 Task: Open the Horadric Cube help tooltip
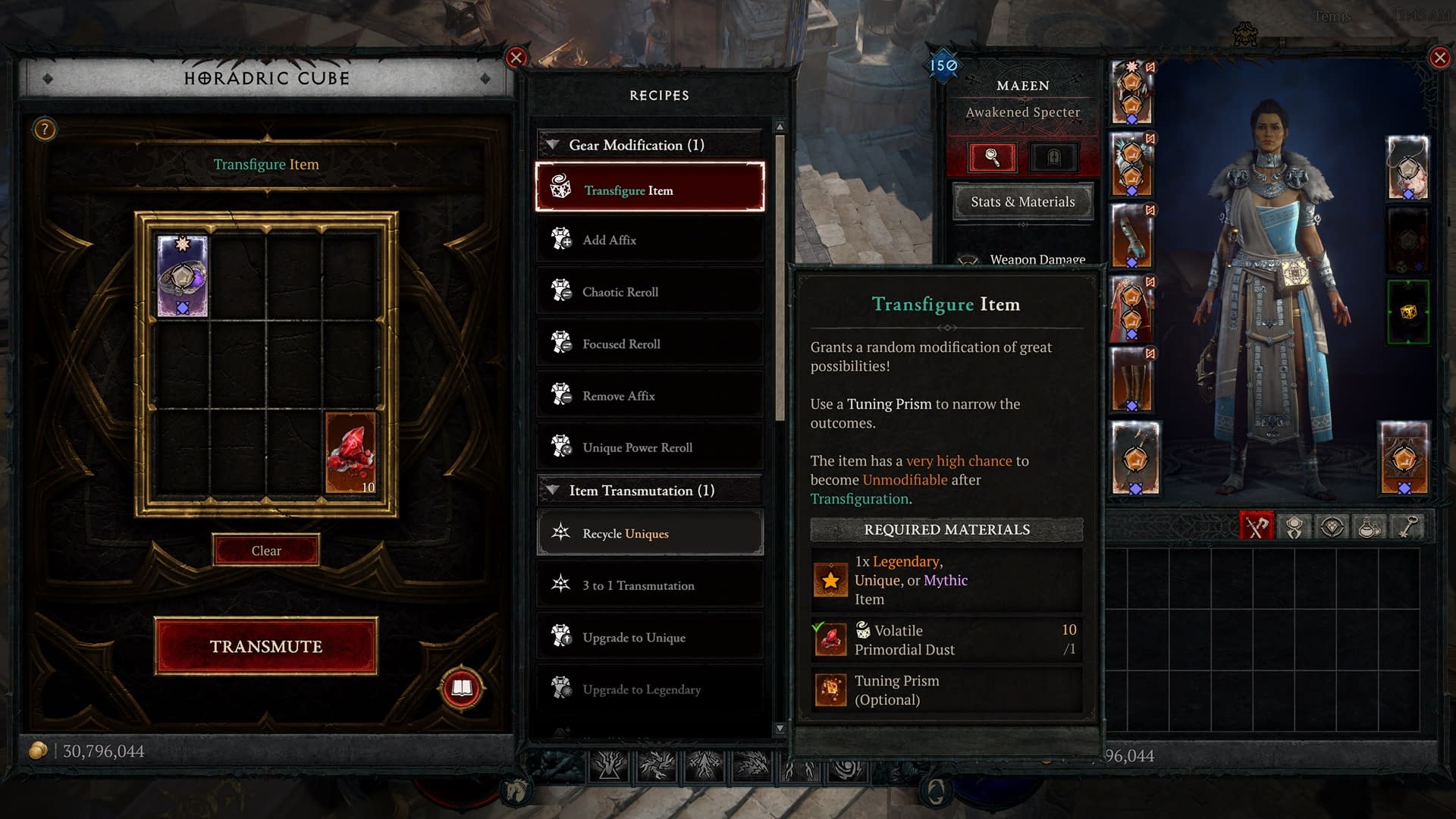[45, 130]
